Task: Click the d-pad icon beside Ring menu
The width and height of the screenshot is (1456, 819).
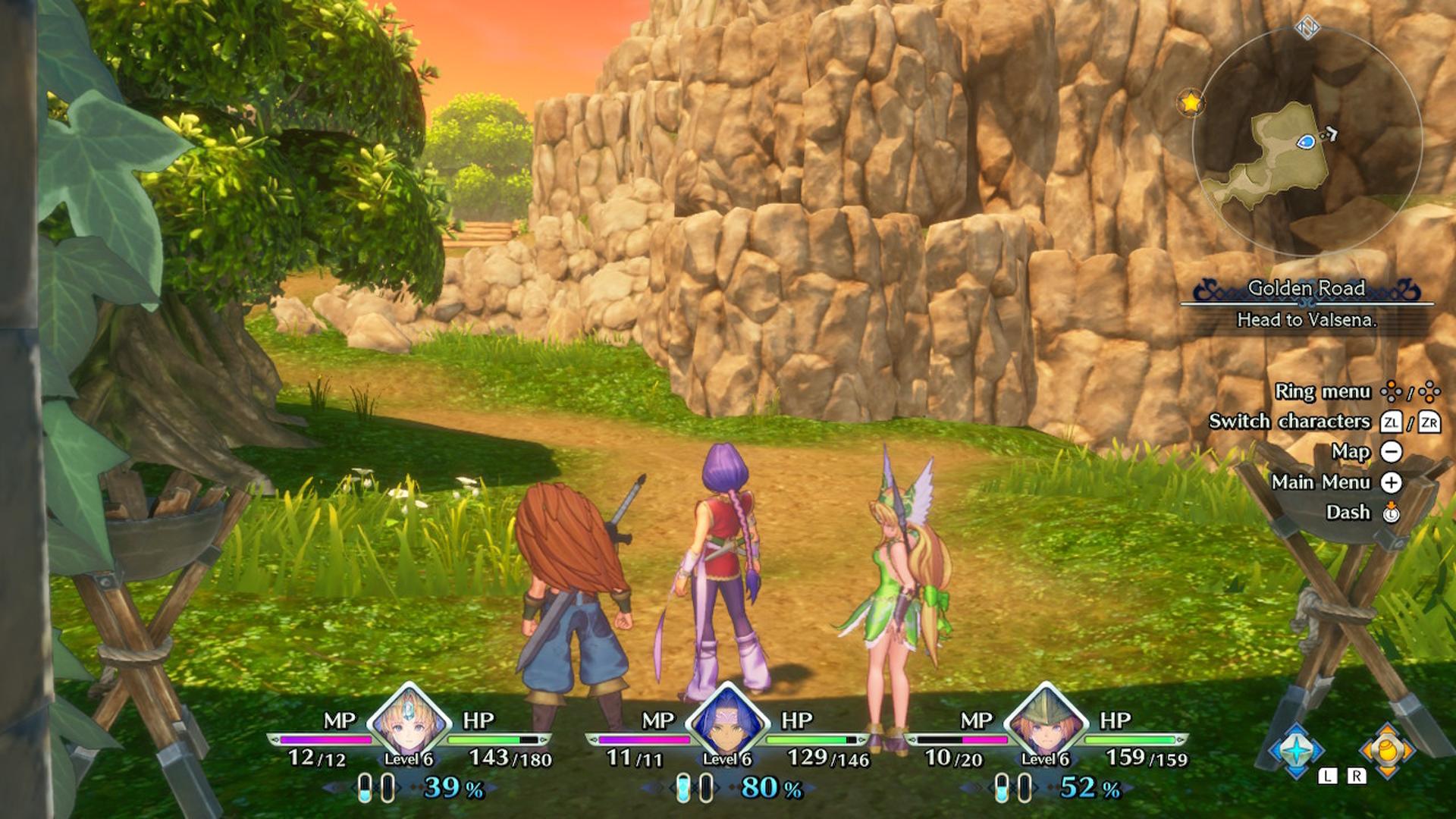Action: pos(1391,391)
